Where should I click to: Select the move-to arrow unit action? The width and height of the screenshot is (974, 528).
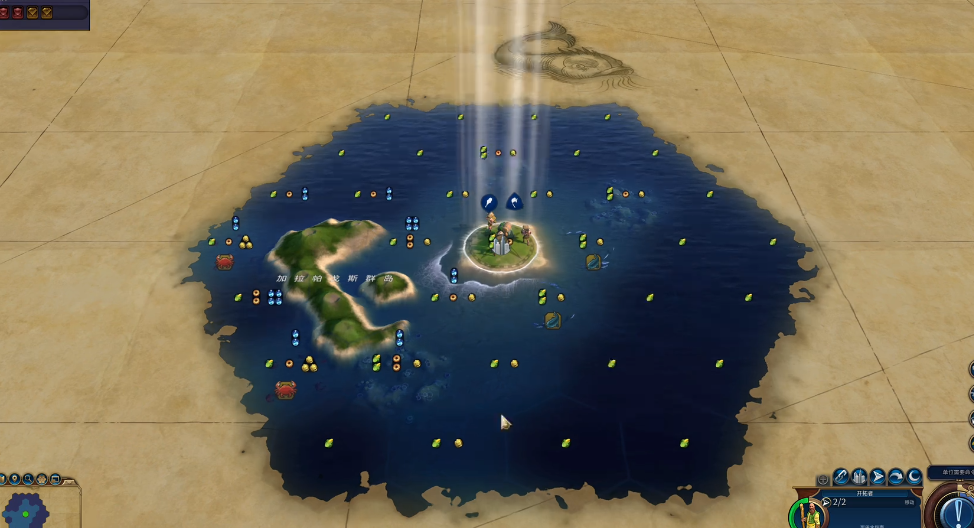pos(878,477)
